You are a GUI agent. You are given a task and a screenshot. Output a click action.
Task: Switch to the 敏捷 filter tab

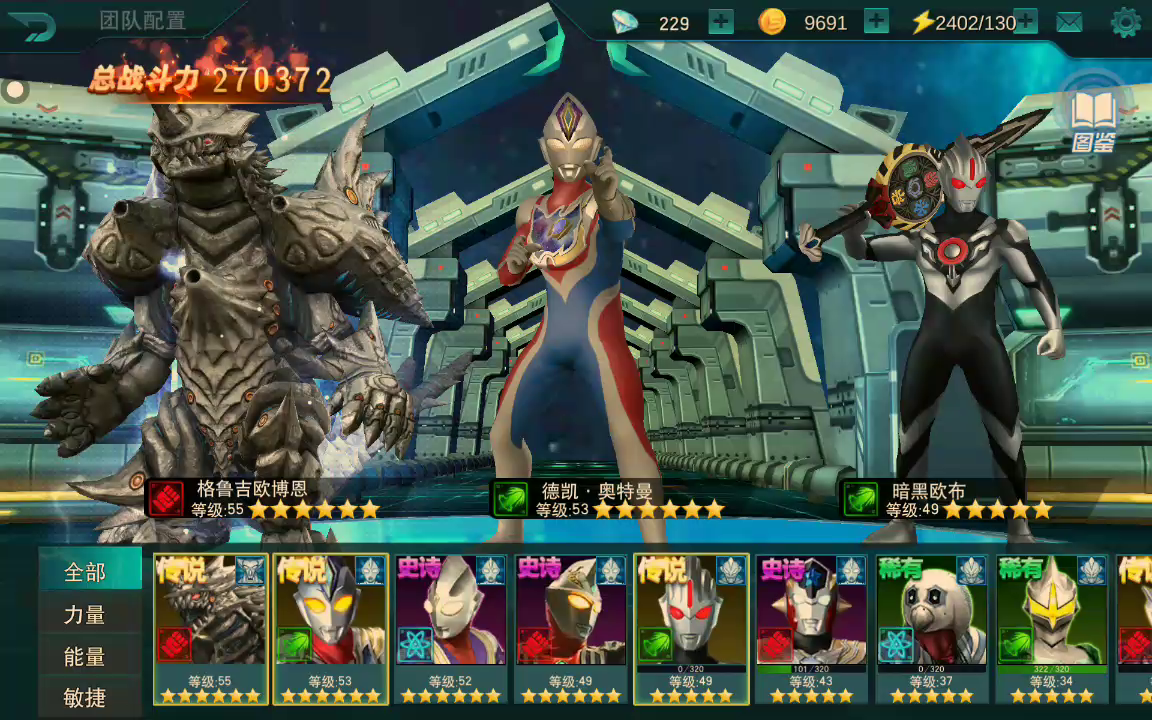click(x=87, y=697)
